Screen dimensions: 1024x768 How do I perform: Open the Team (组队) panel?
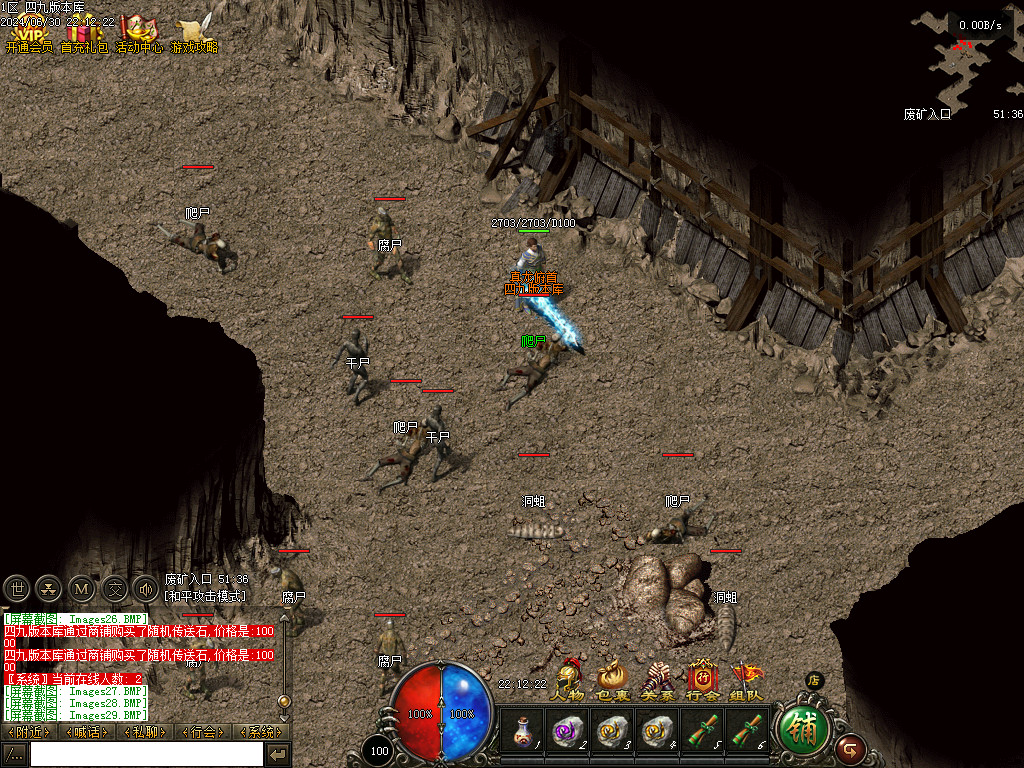pos(746,679)
